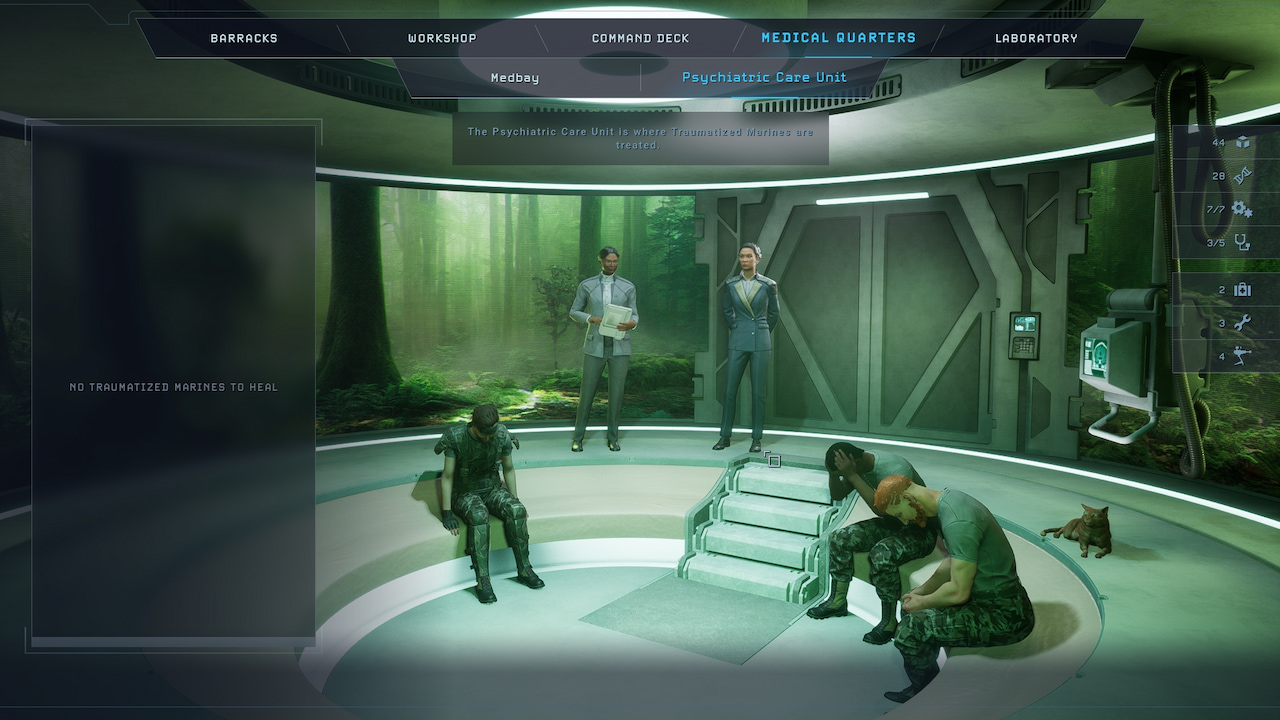Select the Medical Quarters tab
Image resolution: width=1280 pixels, height=720 pixels.
tap(838, 38)
